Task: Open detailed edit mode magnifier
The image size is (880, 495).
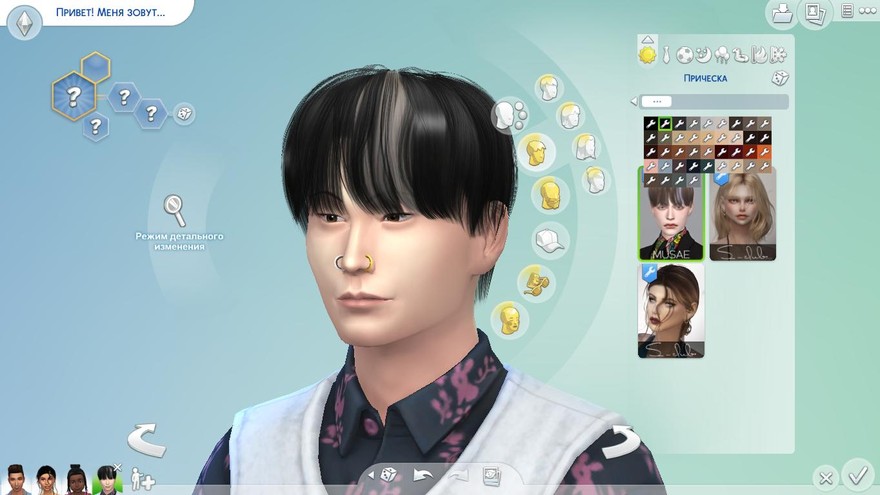Action: point(176,211)
